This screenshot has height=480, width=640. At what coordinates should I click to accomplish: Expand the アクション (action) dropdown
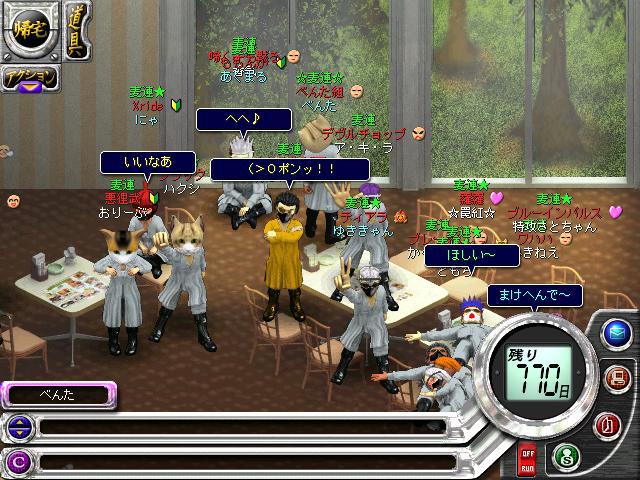coord(28,79)
